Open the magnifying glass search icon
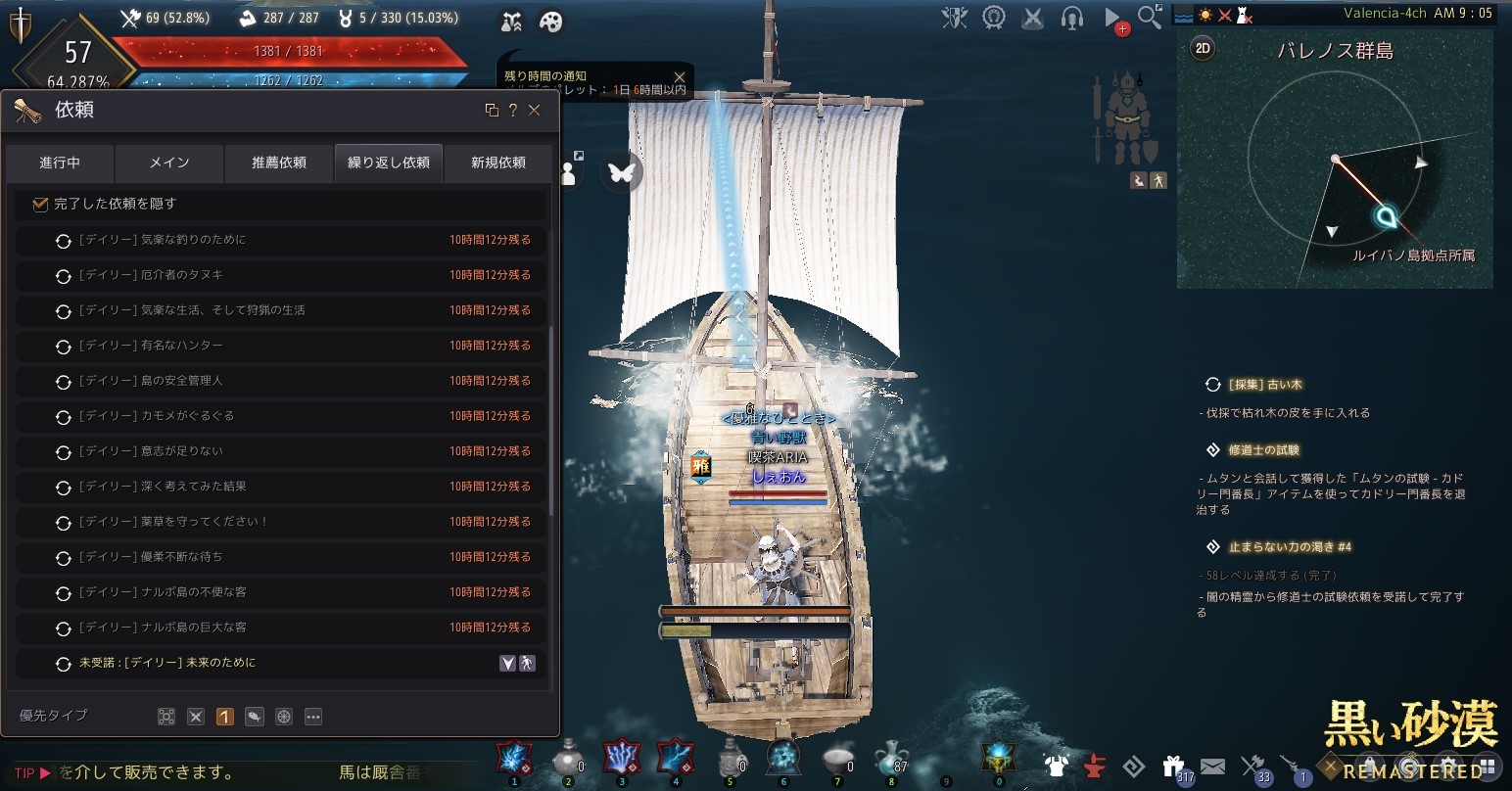Screen dimensions: 1512x791 (x=1150, y=17)
